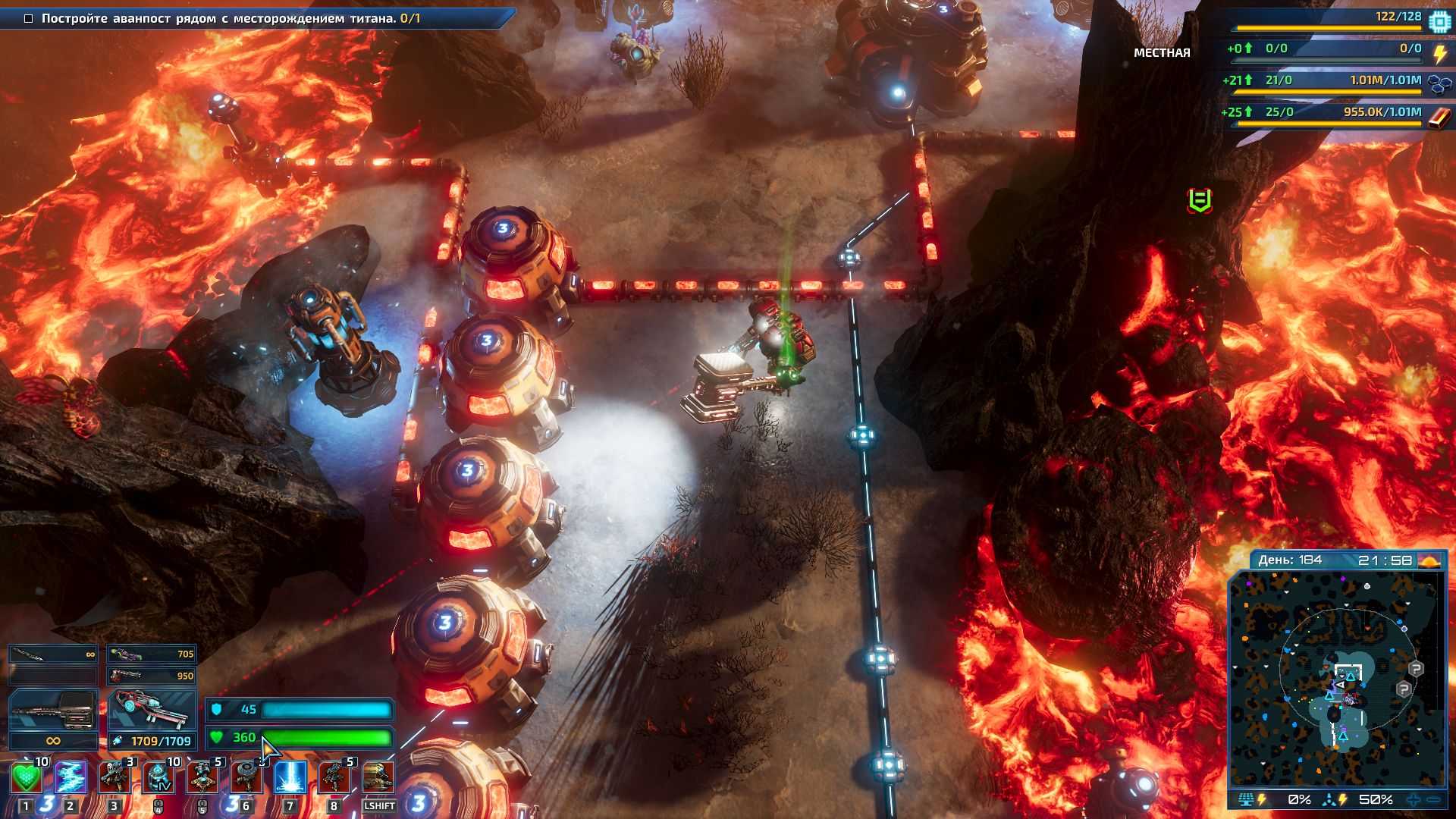Zoom out the minimap with the minus button
1456x819 pixels.
click(x=1433, y=799)
